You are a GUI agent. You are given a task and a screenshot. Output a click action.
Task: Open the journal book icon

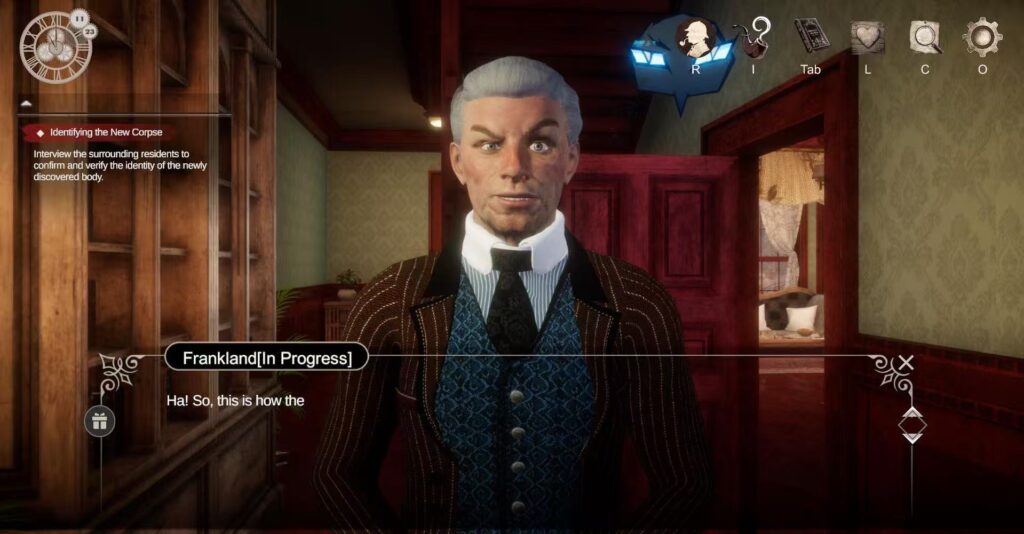click(x=811, y=37)
